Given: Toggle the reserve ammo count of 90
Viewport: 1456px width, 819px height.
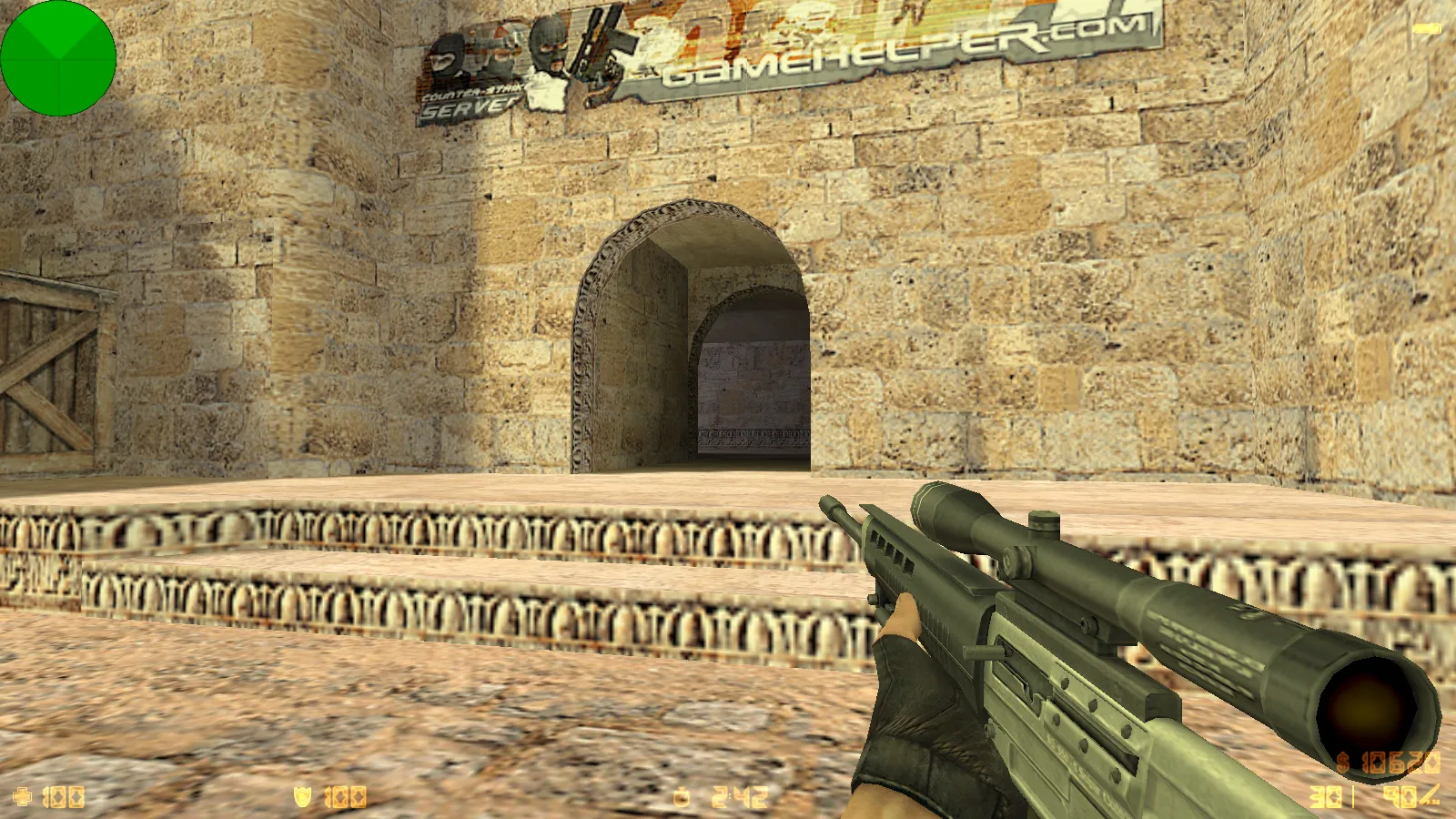Looking at the screenshot, I should [1401, 795].
